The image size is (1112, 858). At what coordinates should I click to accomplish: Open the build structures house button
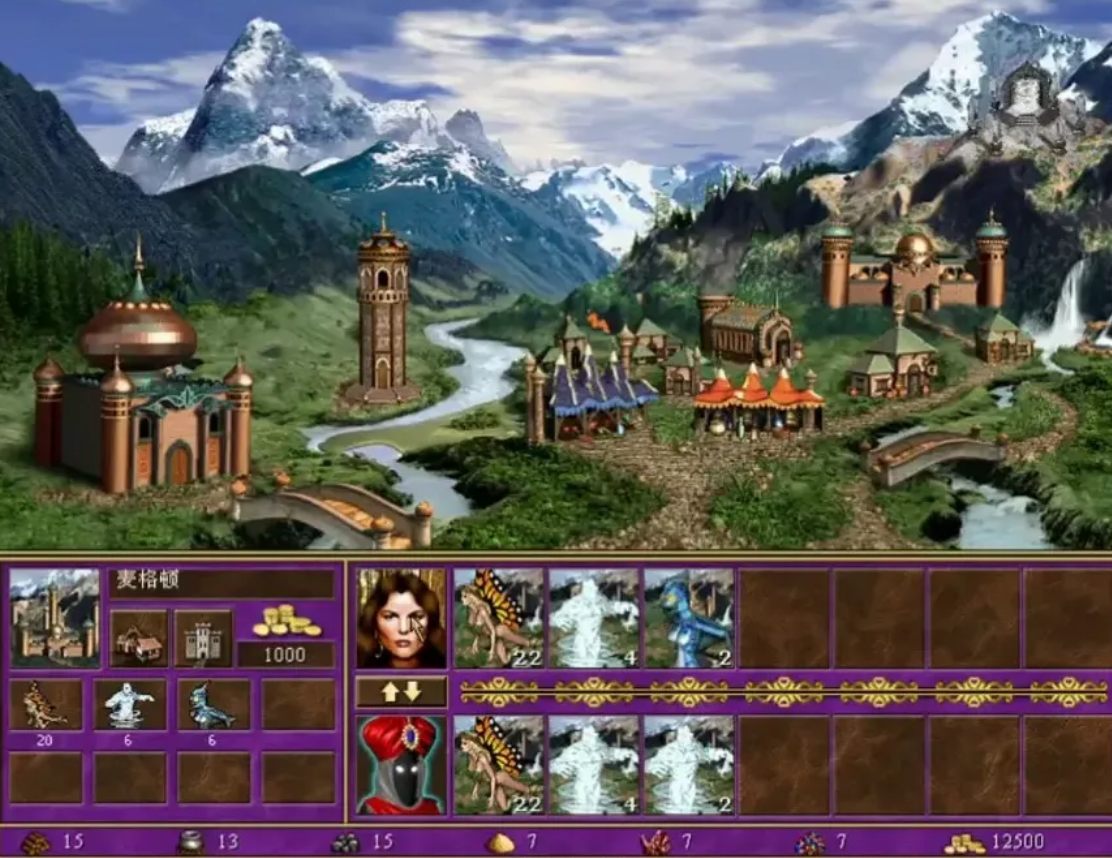[139, 639]
